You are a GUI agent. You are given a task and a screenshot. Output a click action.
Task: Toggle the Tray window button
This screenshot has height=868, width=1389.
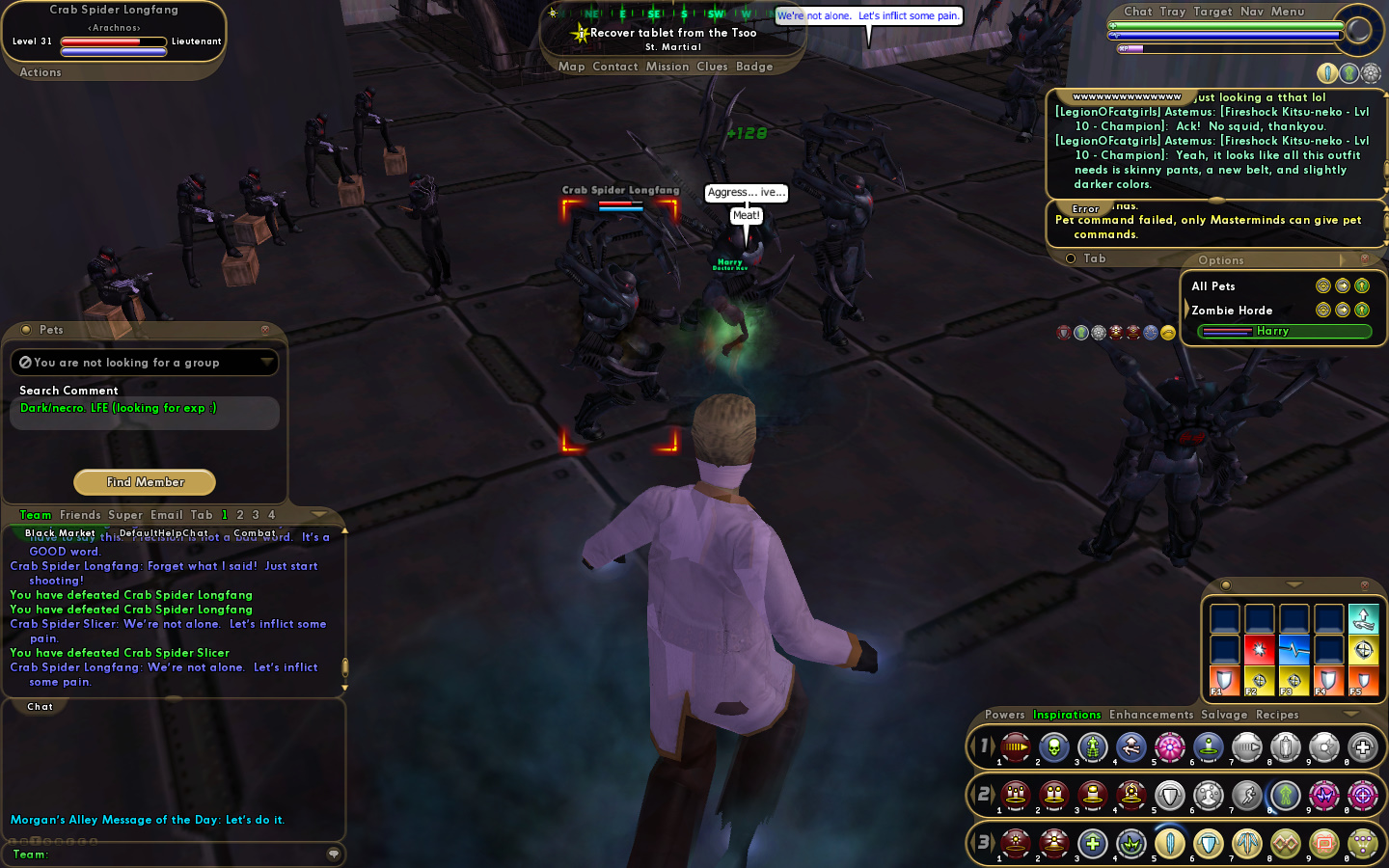tap(1172, 12)
